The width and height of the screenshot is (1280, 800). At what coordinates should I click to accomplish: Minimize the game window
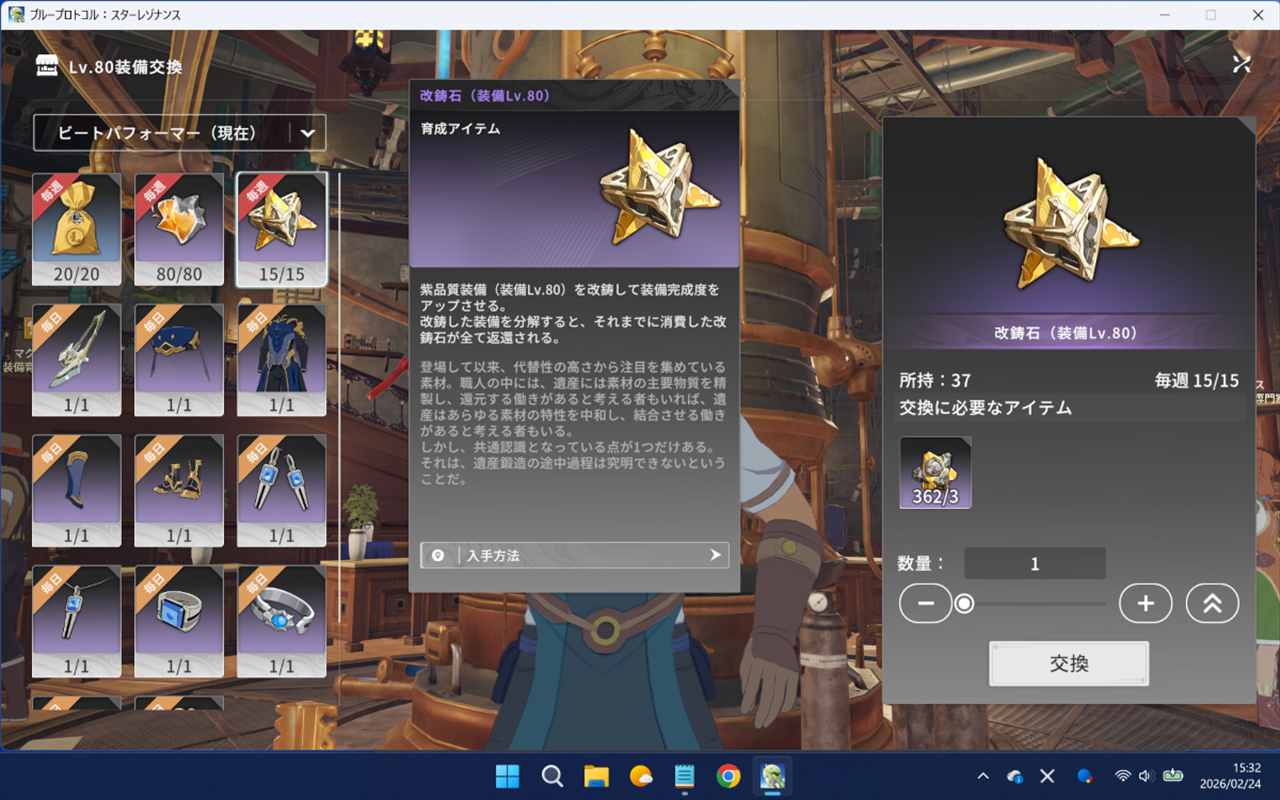coord(1164,15)
